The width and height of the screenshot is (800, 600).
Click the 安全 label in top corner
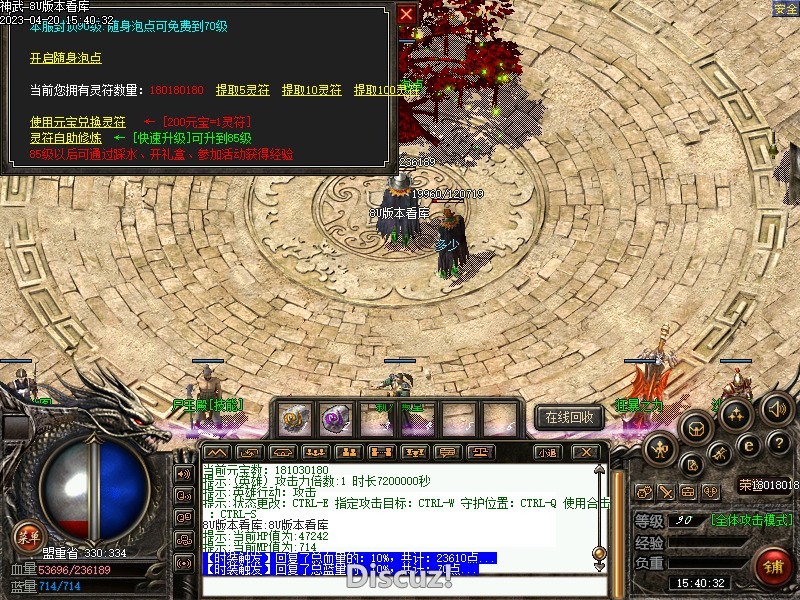(786, 8)
